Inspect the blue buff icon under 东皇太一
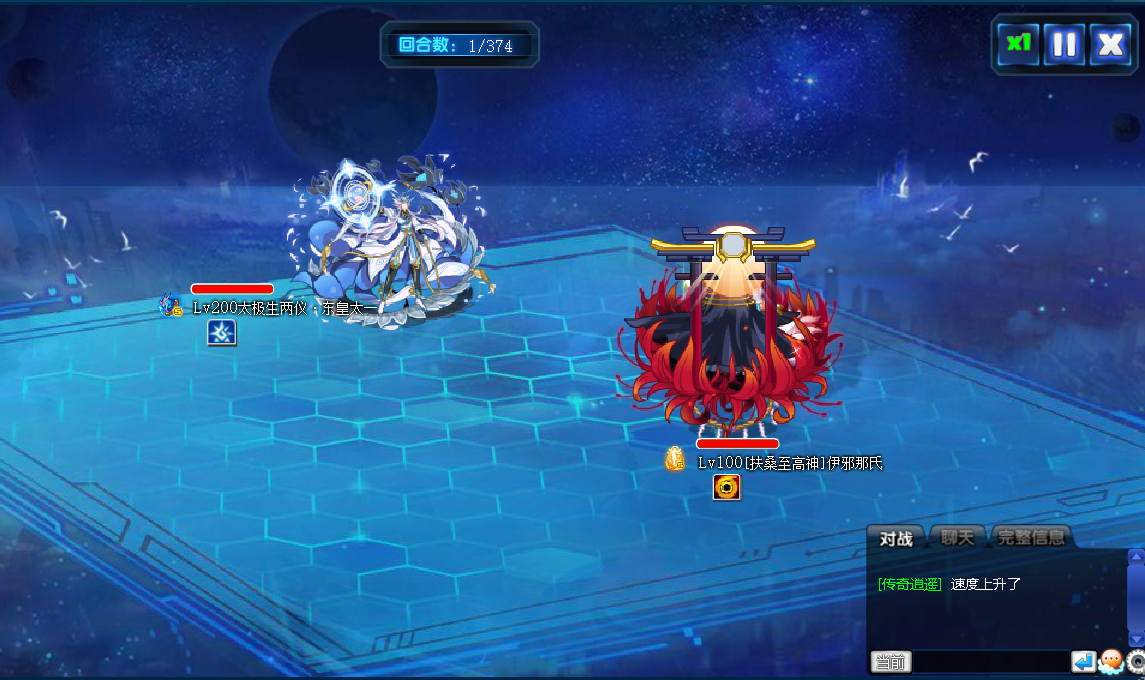The width and height of the screenshot is (1145, 680). pos(222,333)
